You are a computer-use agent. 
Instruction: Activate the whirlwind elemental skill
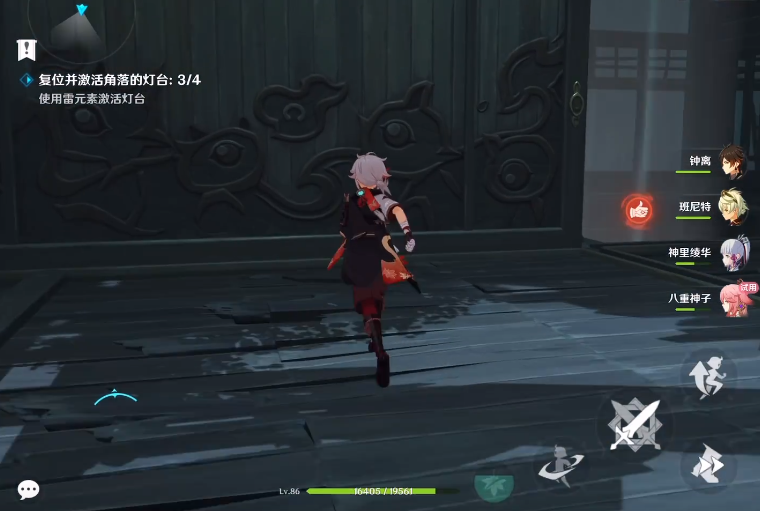[562, 465]
